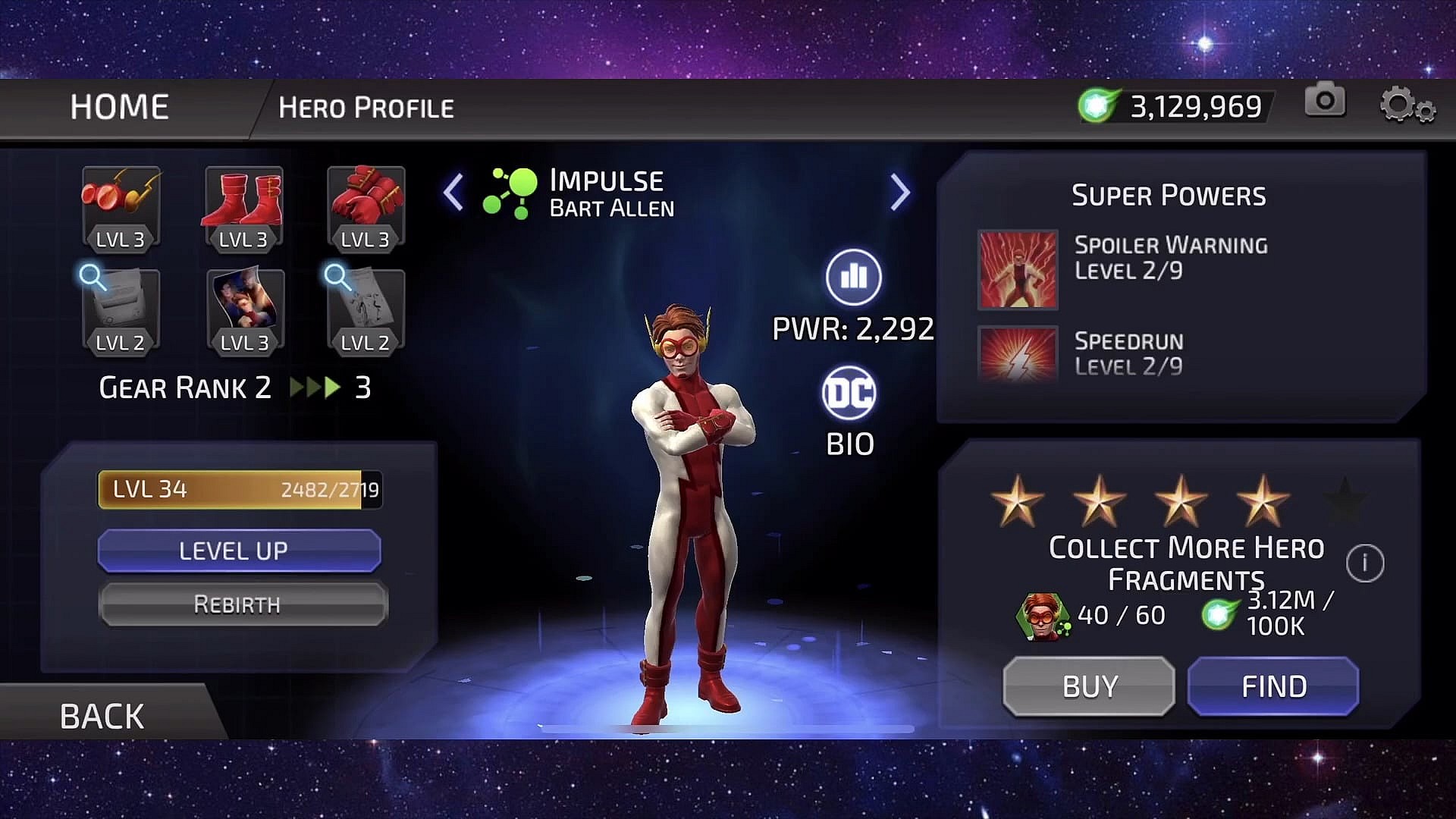Activate the camera screenshot icon
Viewport: 1456px width, 819px height.
click(x=1325, y=100)
